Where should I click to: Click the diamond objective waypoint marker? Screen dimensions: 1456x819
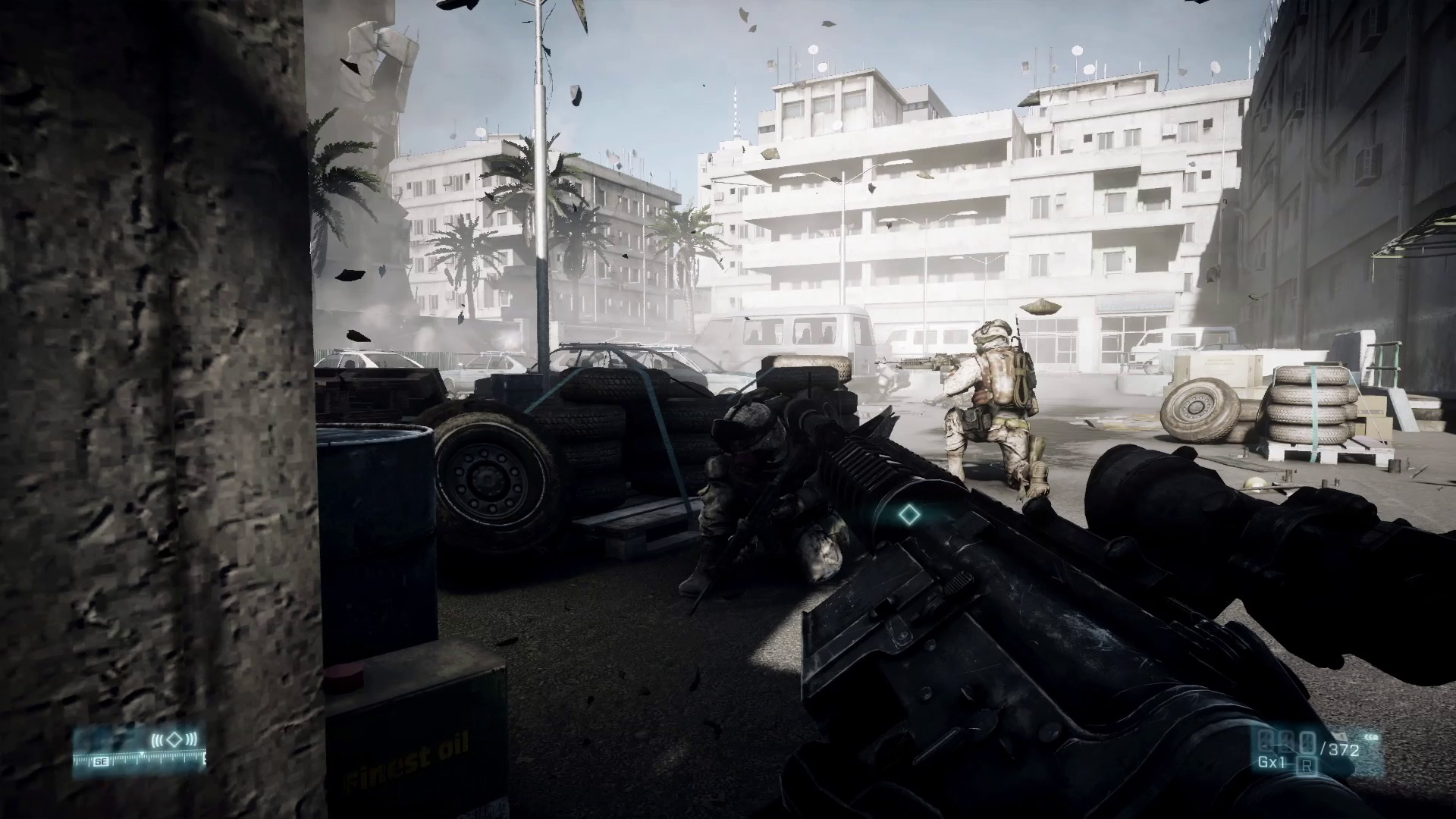tap(908, 516)
